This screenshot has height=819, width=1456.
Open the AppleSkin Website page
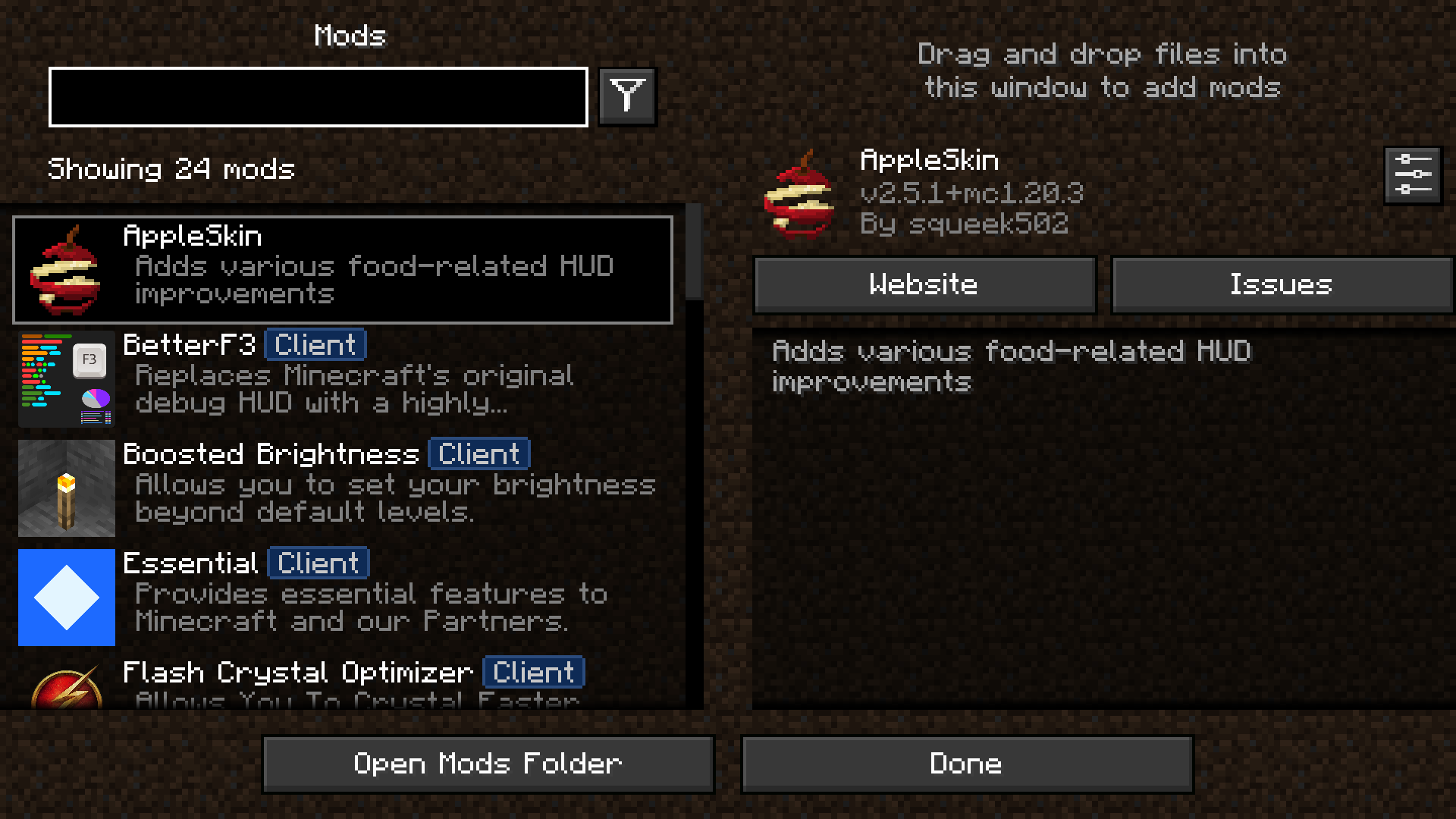(924, 284)
